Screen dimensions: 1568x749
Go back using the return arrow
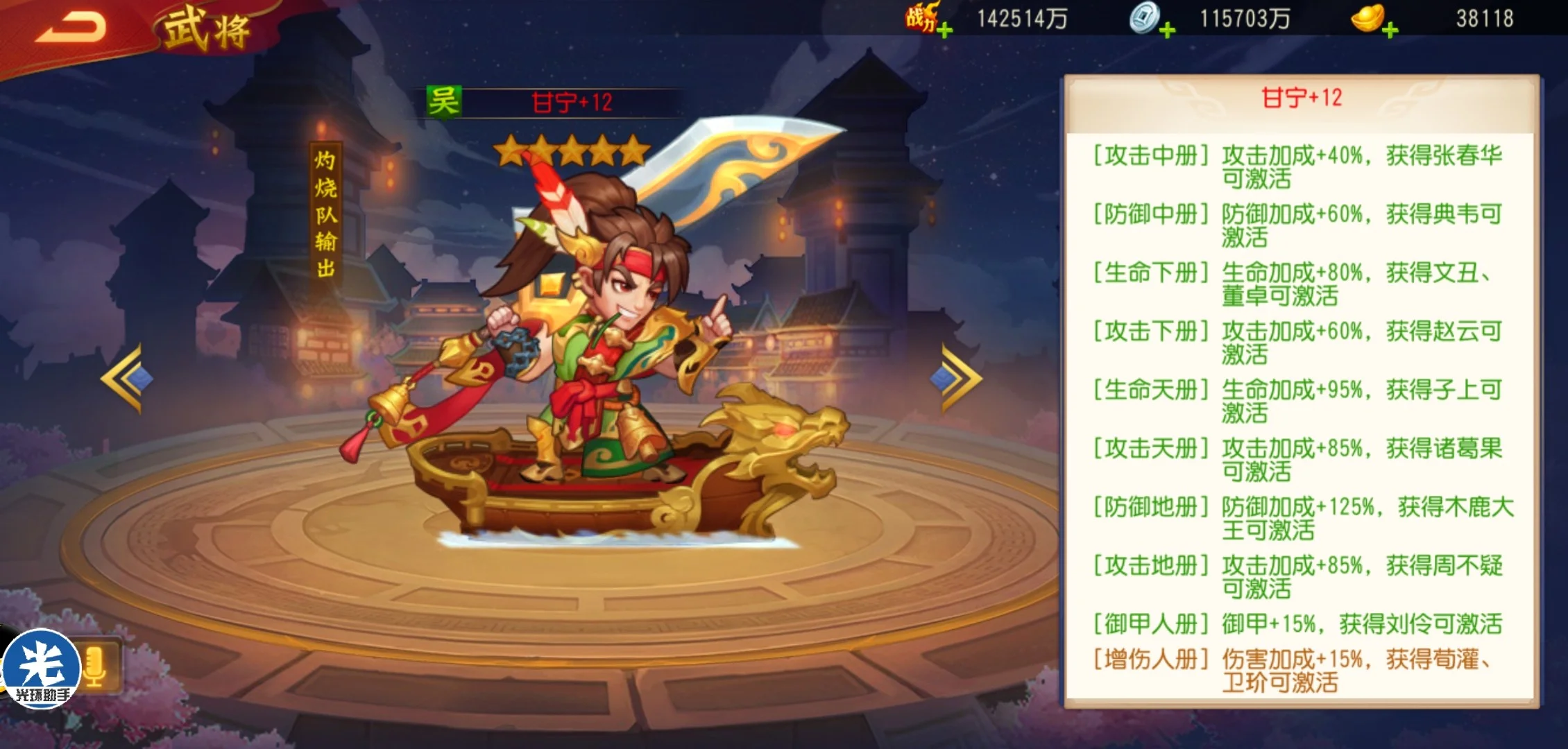71,28
